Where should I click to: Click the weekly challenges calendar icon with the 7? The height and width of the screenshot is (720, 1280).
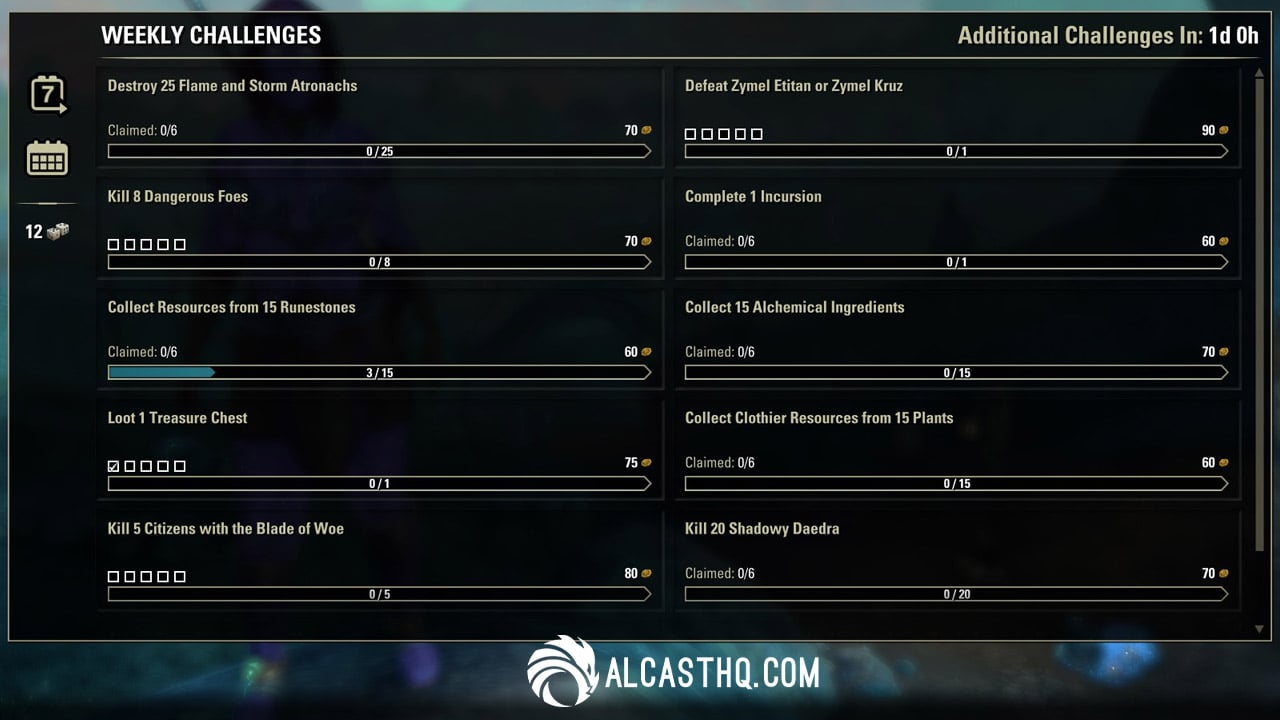point(46,92)
